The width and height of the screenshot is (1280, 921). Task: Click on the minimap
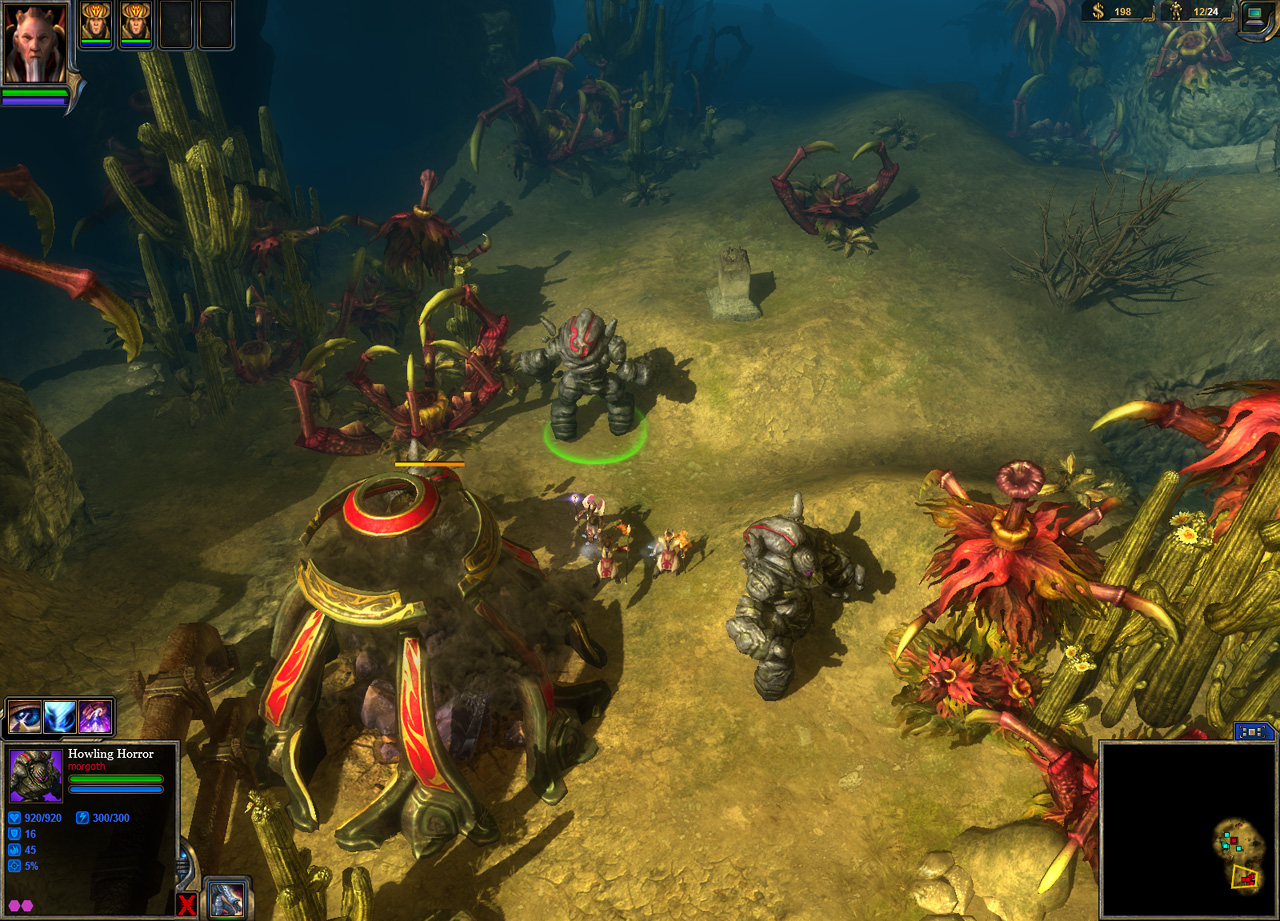pos(1187,829)
